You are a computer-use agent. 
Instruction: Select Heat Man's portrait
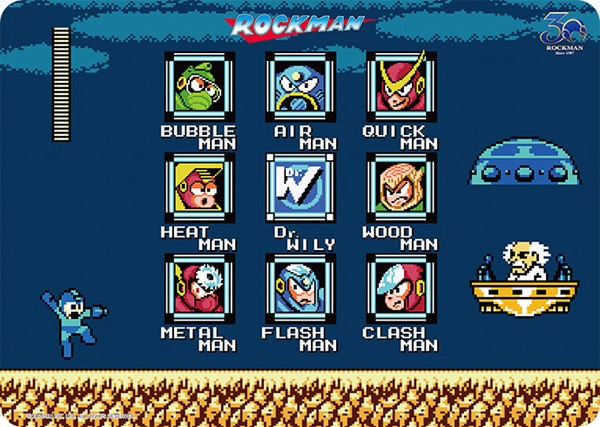[198, 187]
